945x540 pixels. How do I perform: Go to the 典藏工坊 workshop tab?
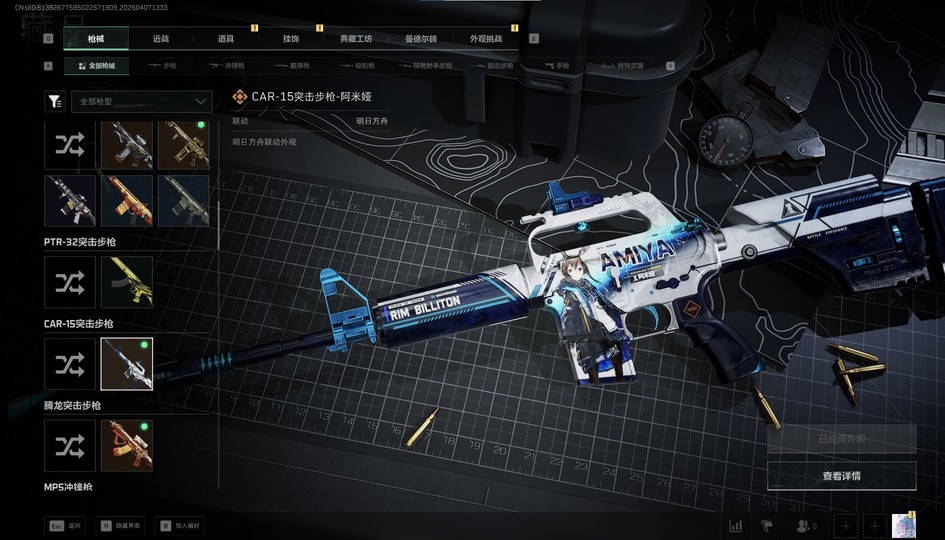click(x=356, y=39)
